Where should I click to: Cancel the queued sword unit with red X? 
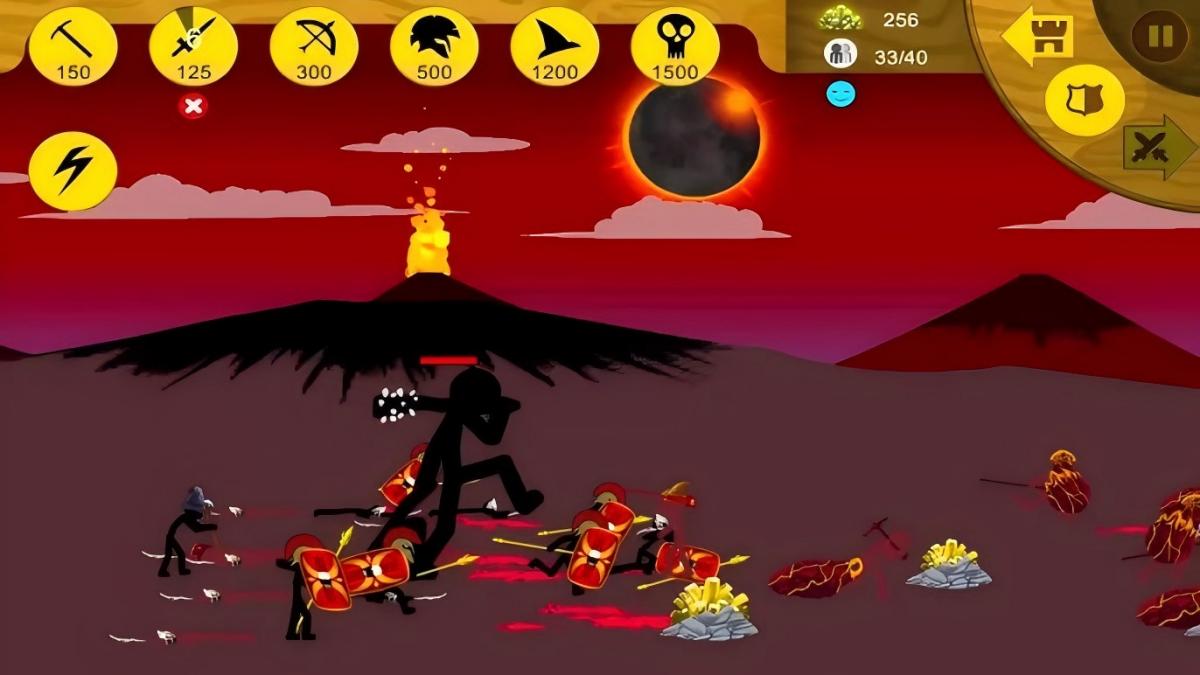(193, 106)
